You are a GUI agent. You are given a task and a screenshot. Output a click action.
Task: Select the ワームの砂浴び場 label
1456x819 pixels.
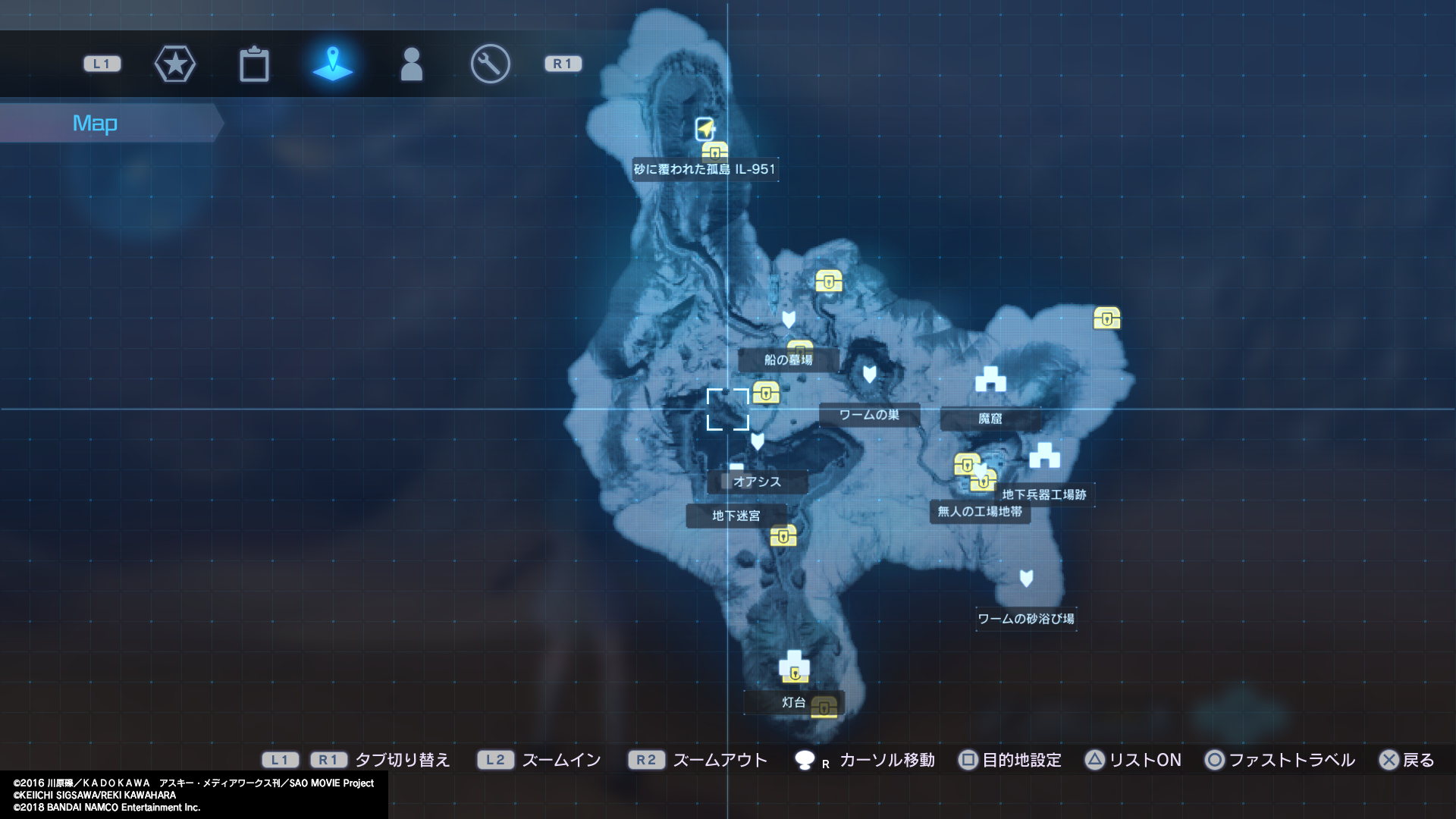1025,619
